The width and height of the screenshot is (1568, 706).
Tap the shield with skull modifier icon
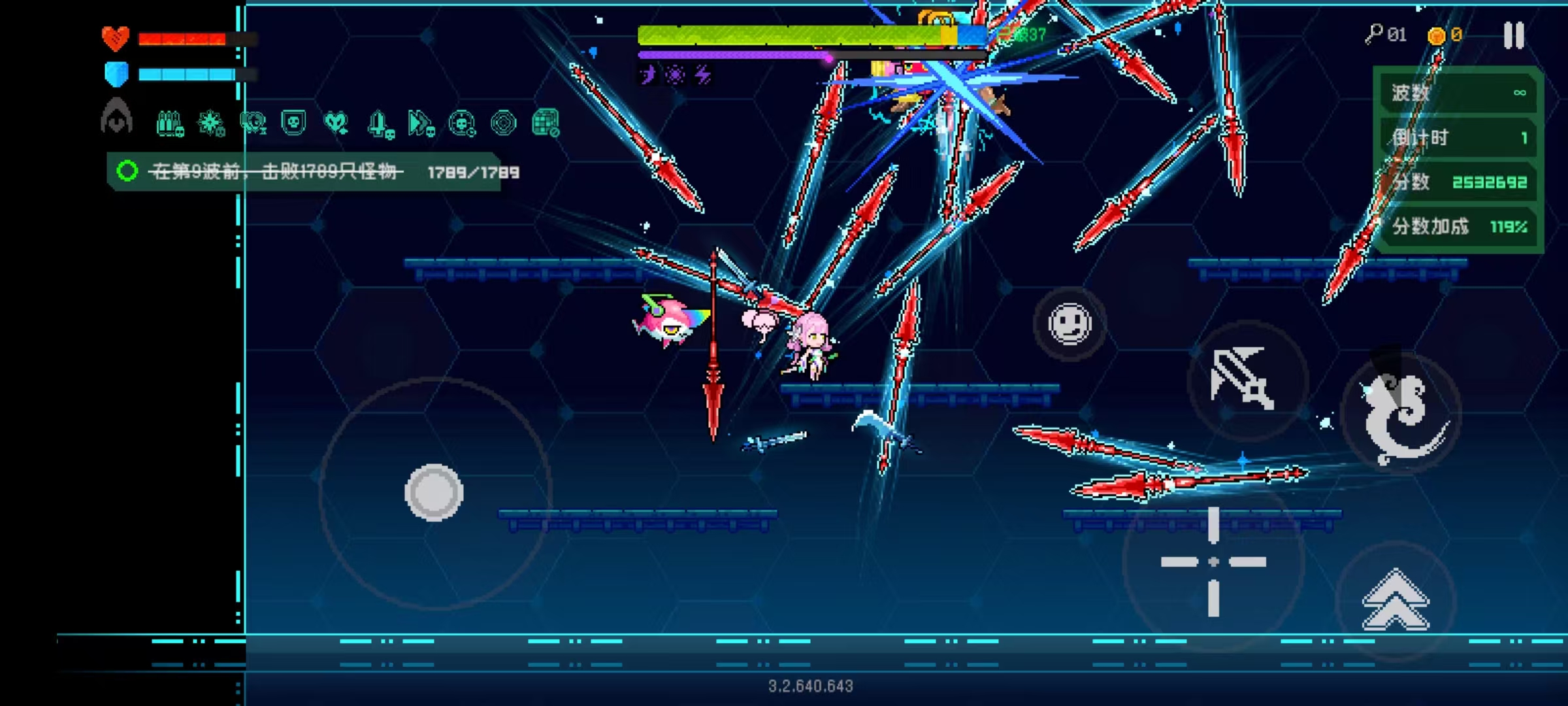pos(293,122)
